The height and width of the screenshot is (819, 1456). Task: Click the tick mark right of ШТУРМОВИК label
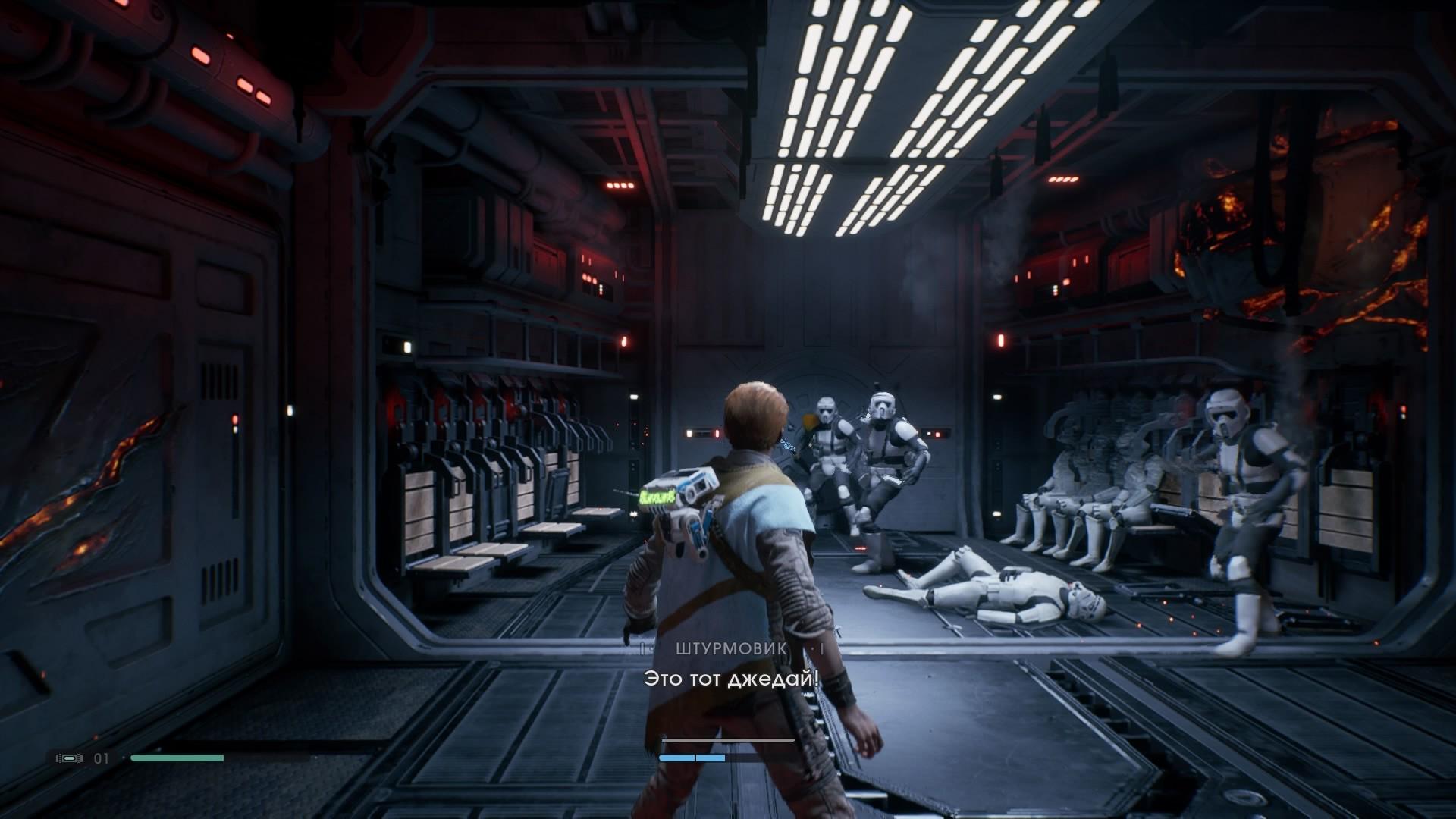pyautogui.click(x=821, y=648)
